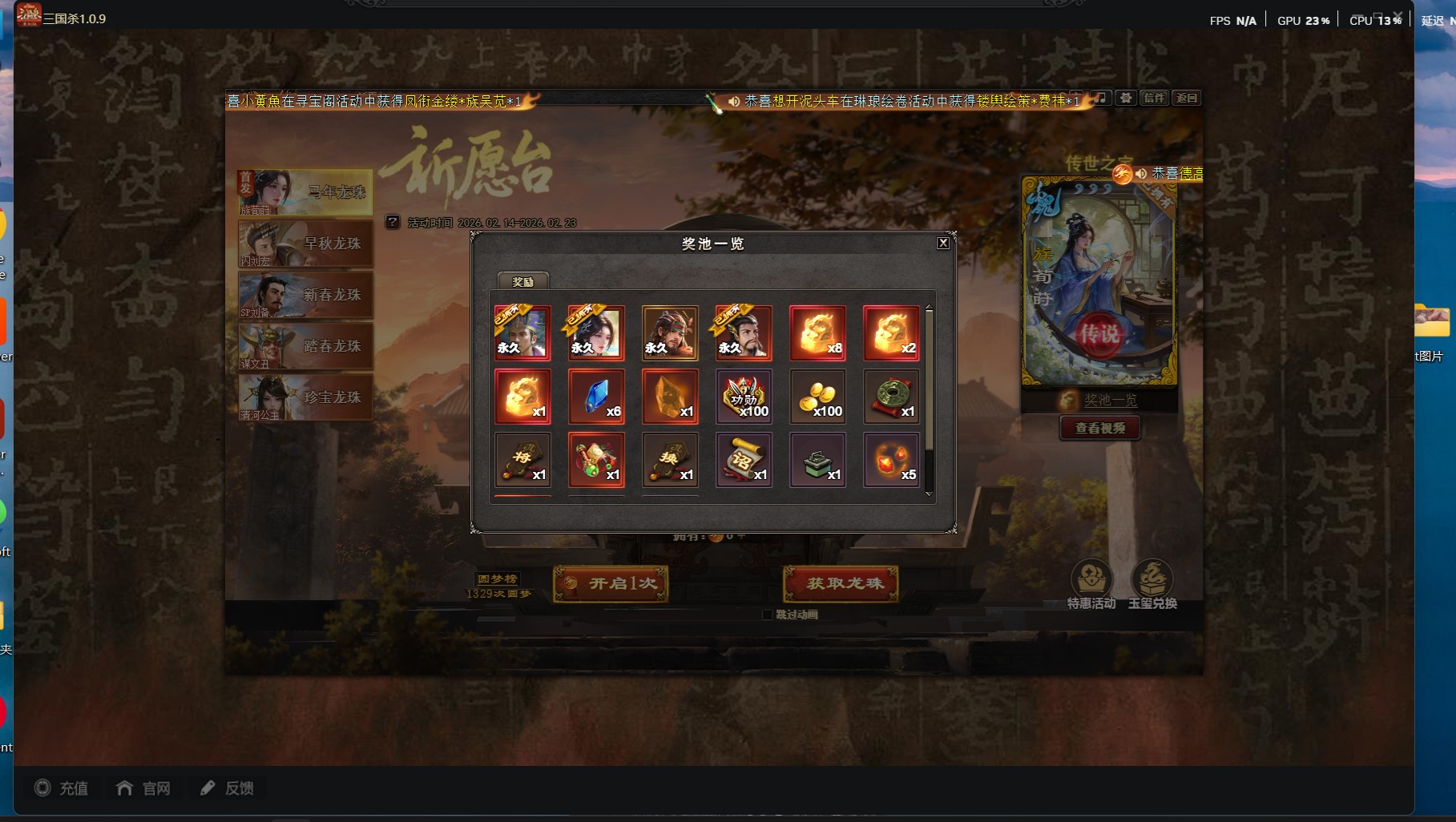Pick the headband warrior portrait reward

point(670,332)
